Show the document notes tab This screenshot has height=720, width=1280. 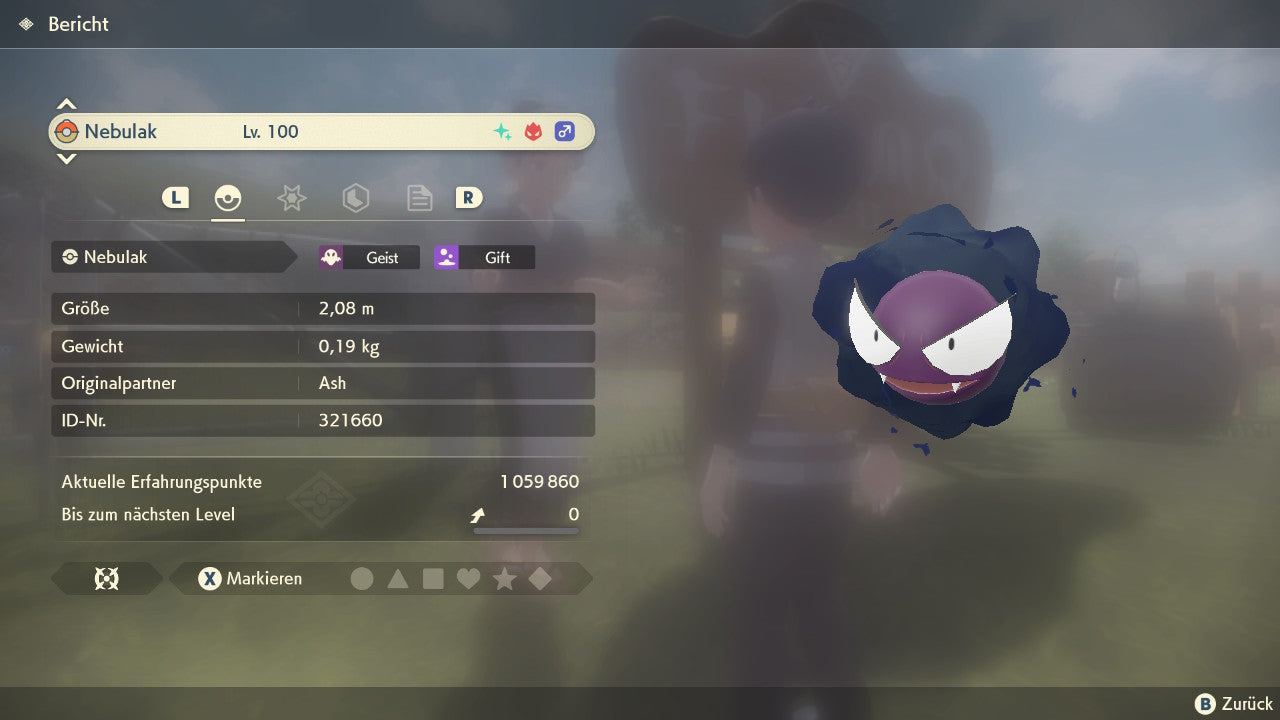point(419,198)
